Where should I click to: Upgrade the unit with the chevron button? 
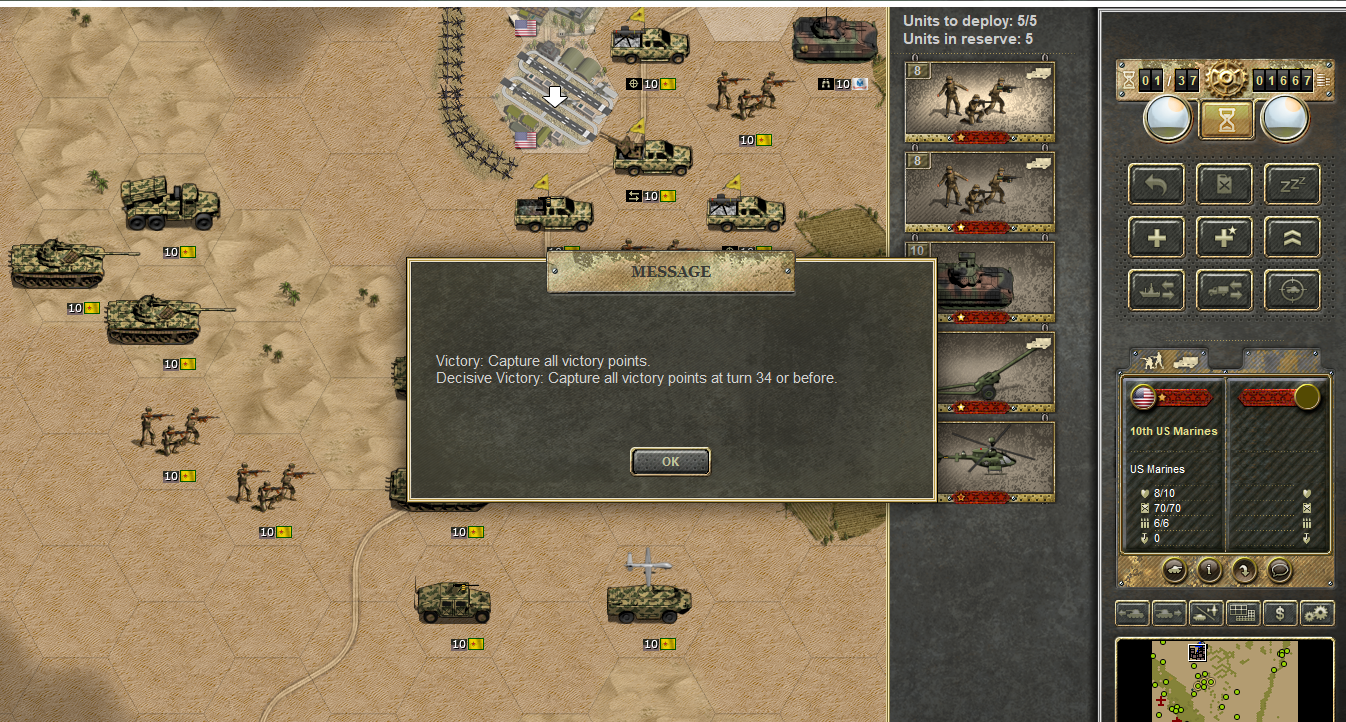point(1292,237)
